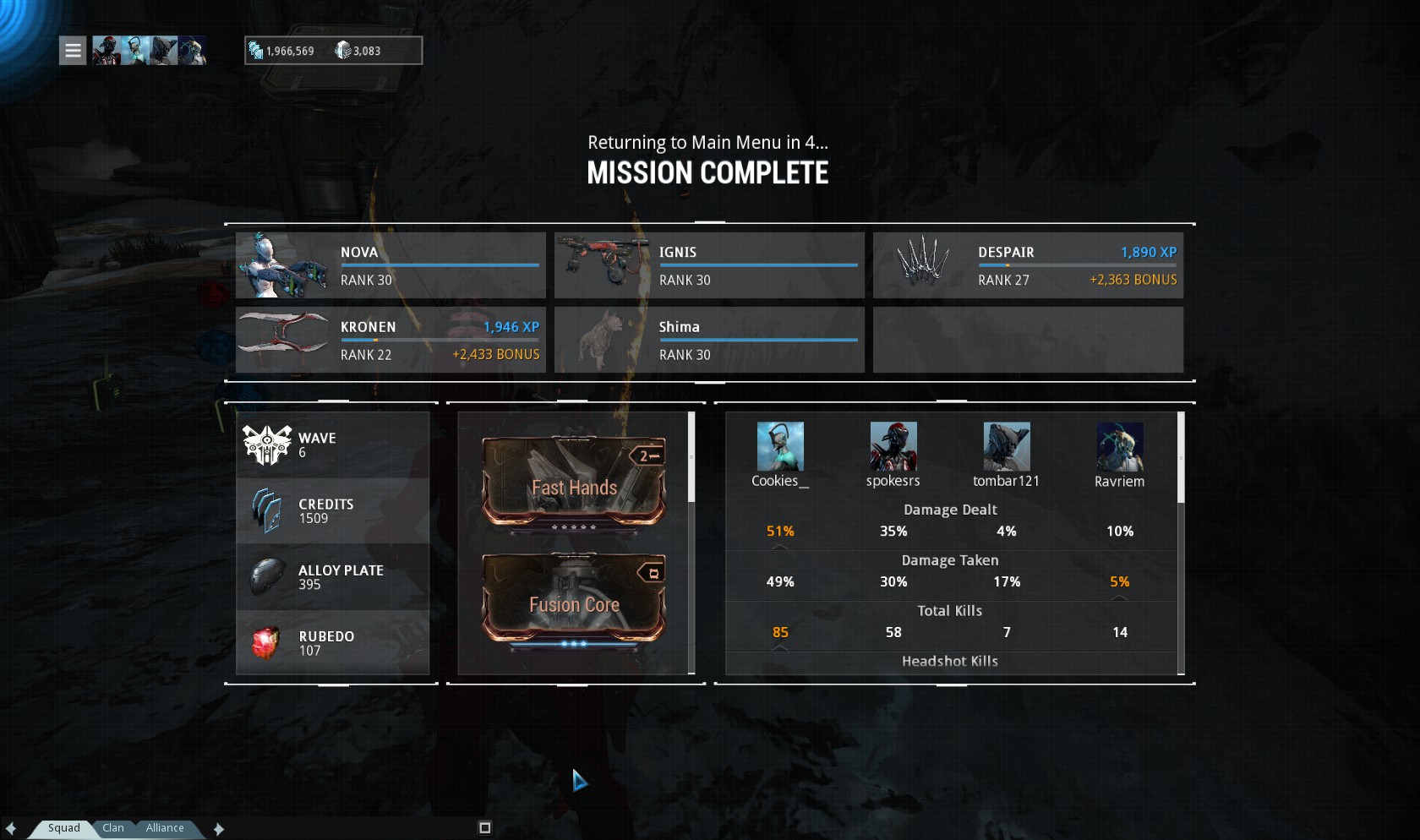Select the Alliance chat tab
This screenshot has width=1420, height=840.
point(165,828)
